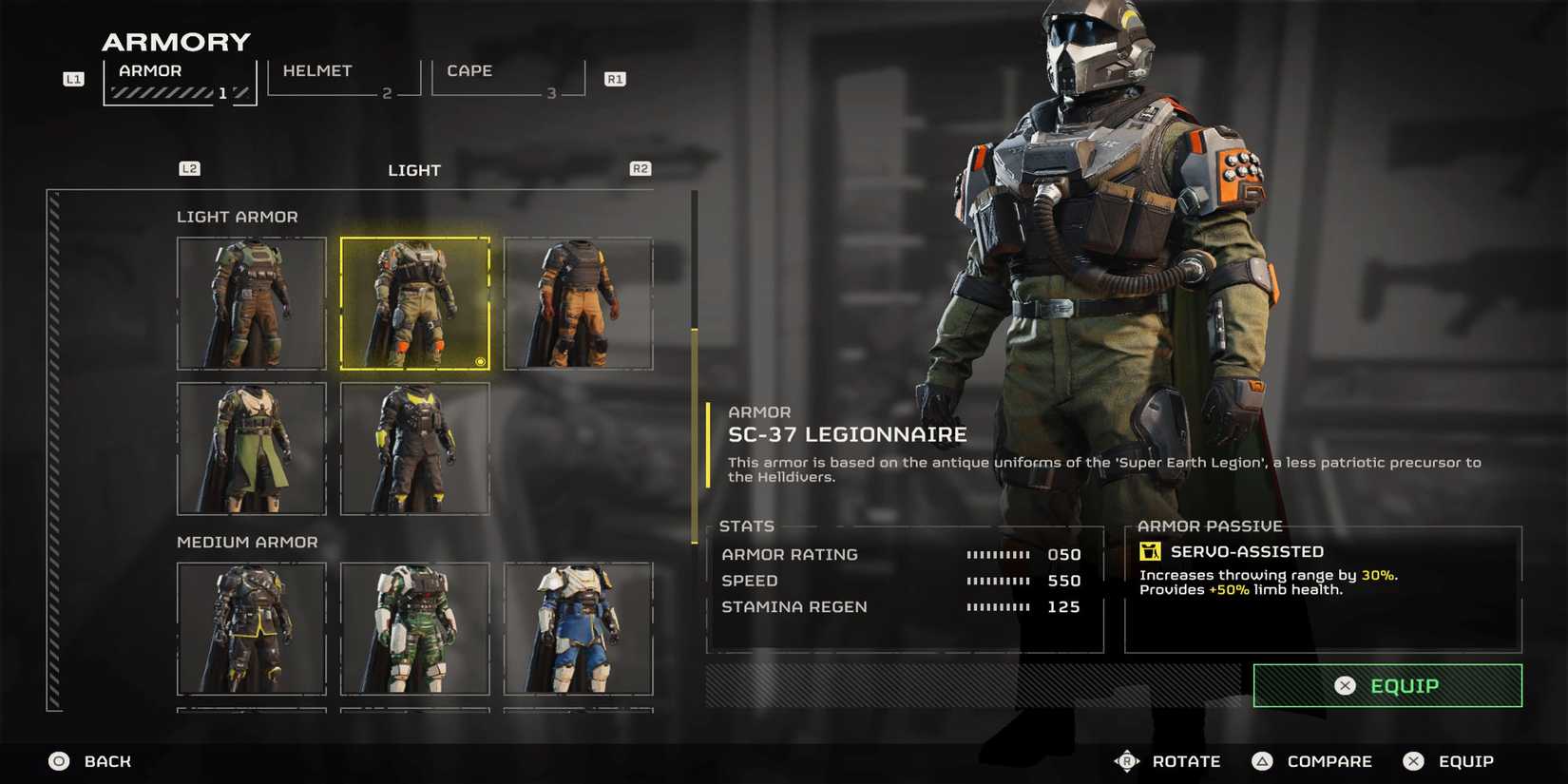Click the R2 trigger icon near LIGHT label
This screenshot has width=1568, height=784.
641,168
